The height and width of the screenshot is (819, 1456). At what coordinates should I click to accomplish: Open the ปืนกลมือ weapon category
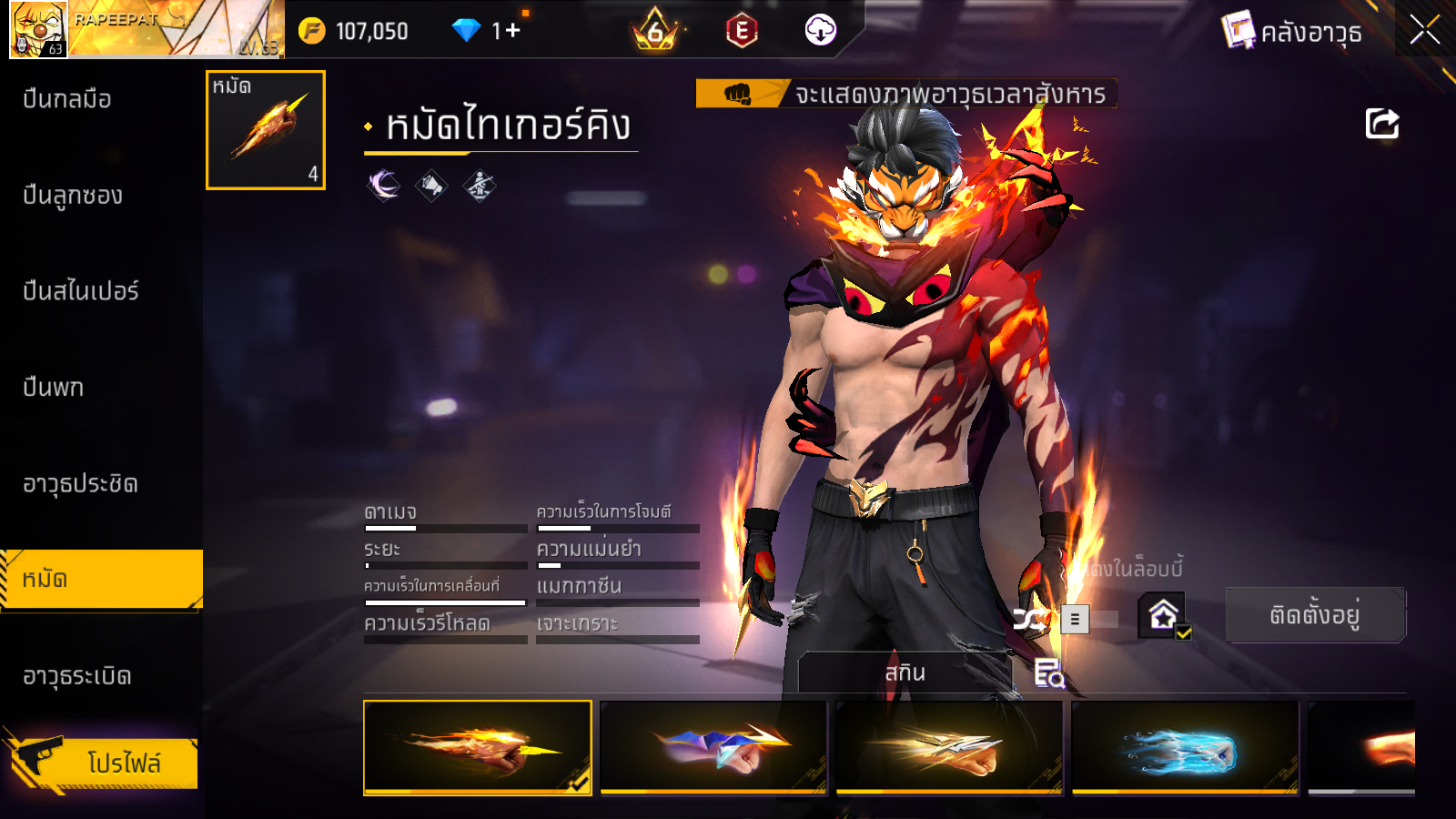[67, 99]
